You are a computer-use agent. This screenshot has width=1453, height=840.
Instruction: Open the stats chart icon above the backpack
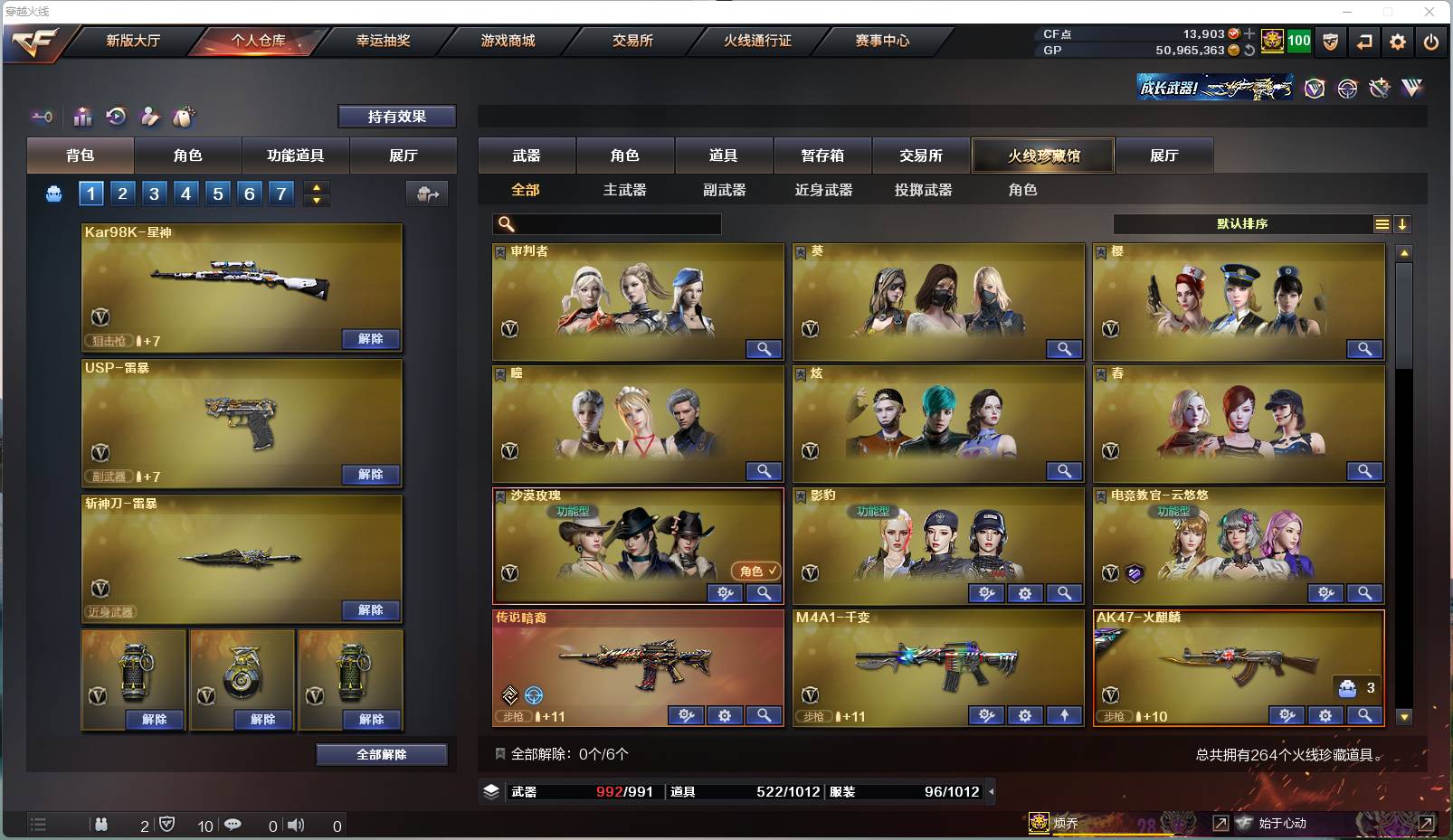click(x=82, y=117)
